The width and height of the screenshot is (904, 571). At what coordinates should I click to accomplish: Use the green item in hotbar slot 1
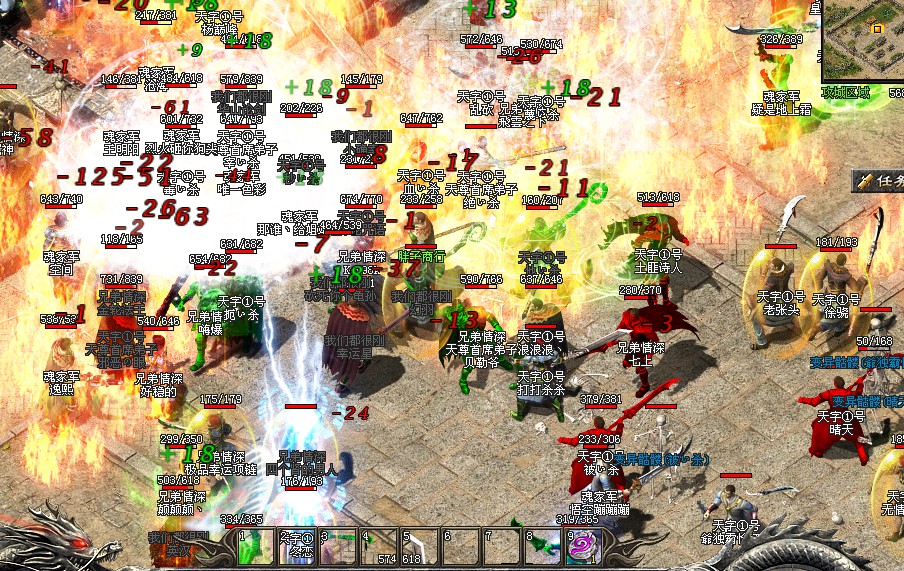click(x=256, y=547)
